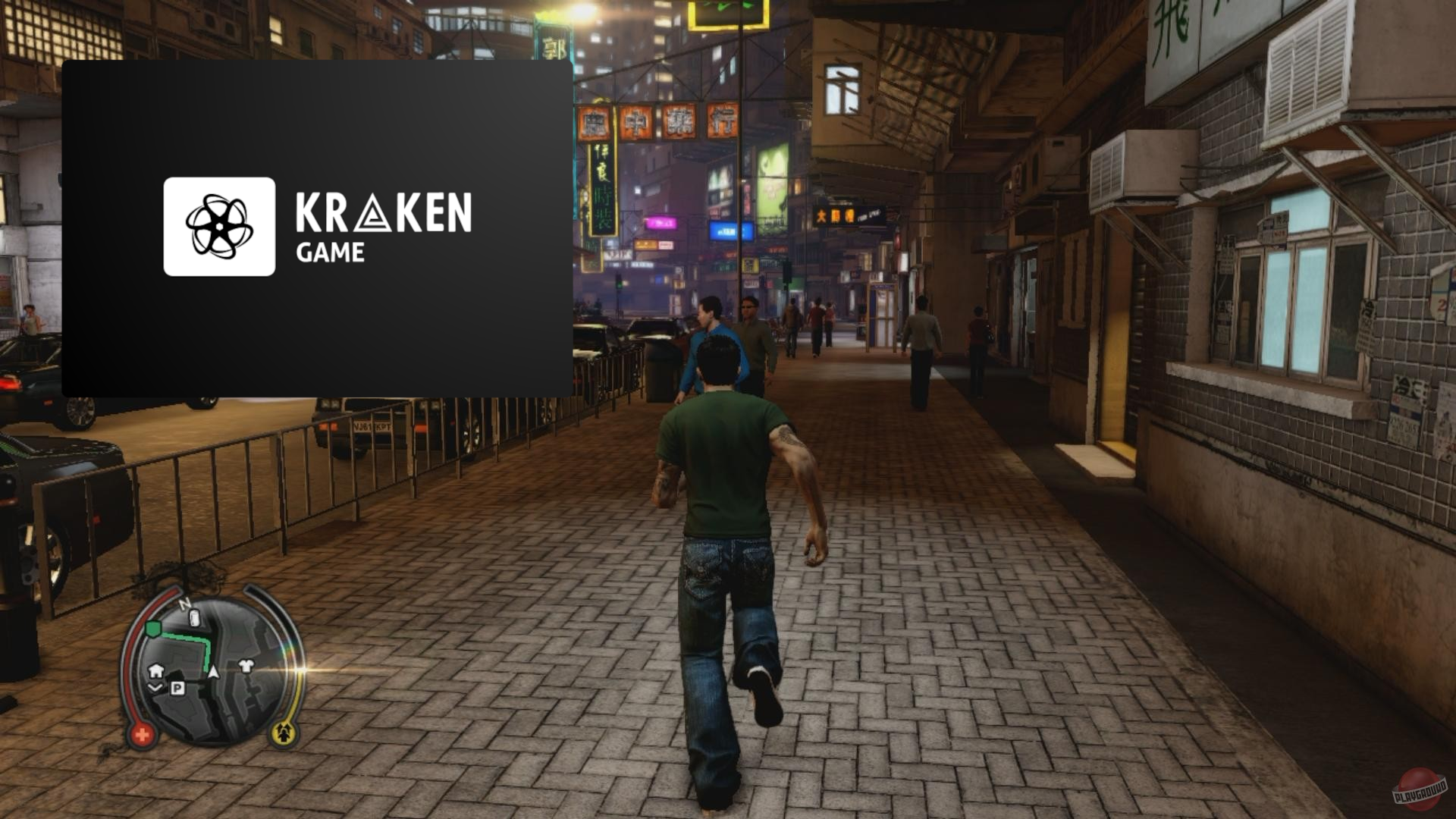Click the safehouse home icon on minimap
This screenshot has width=1456, height=819.
(156, 670)
